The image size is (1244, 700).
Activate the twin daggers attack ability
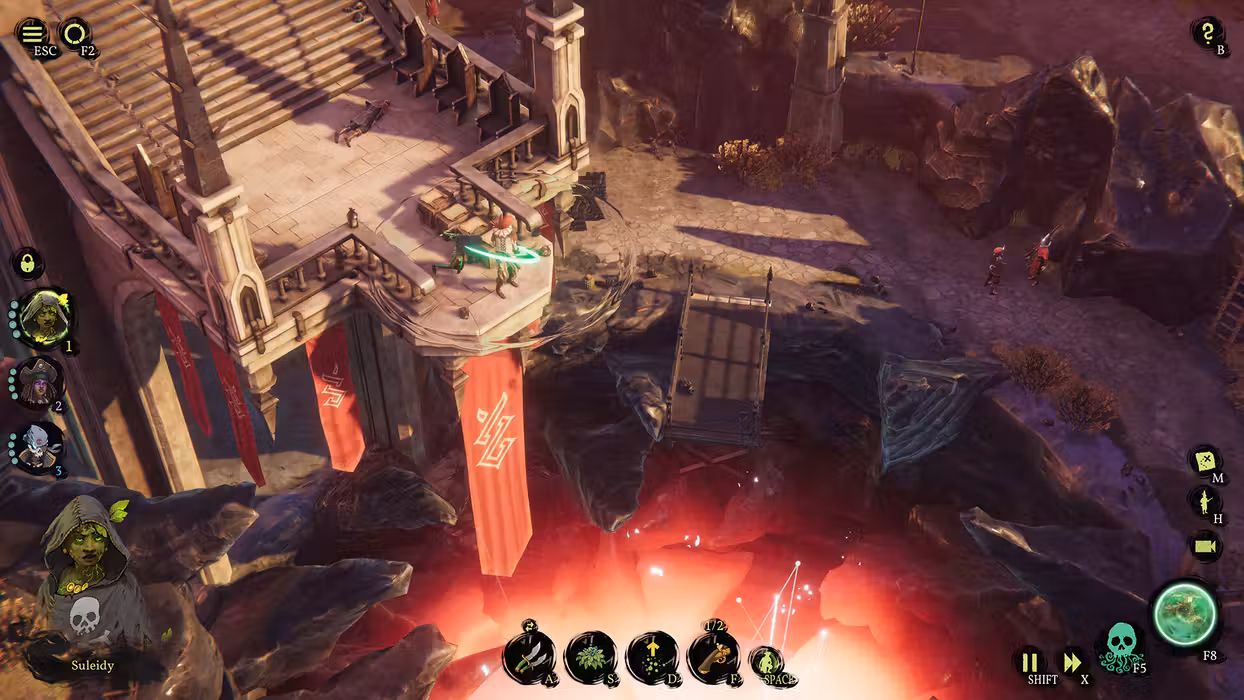coord(529,656)
